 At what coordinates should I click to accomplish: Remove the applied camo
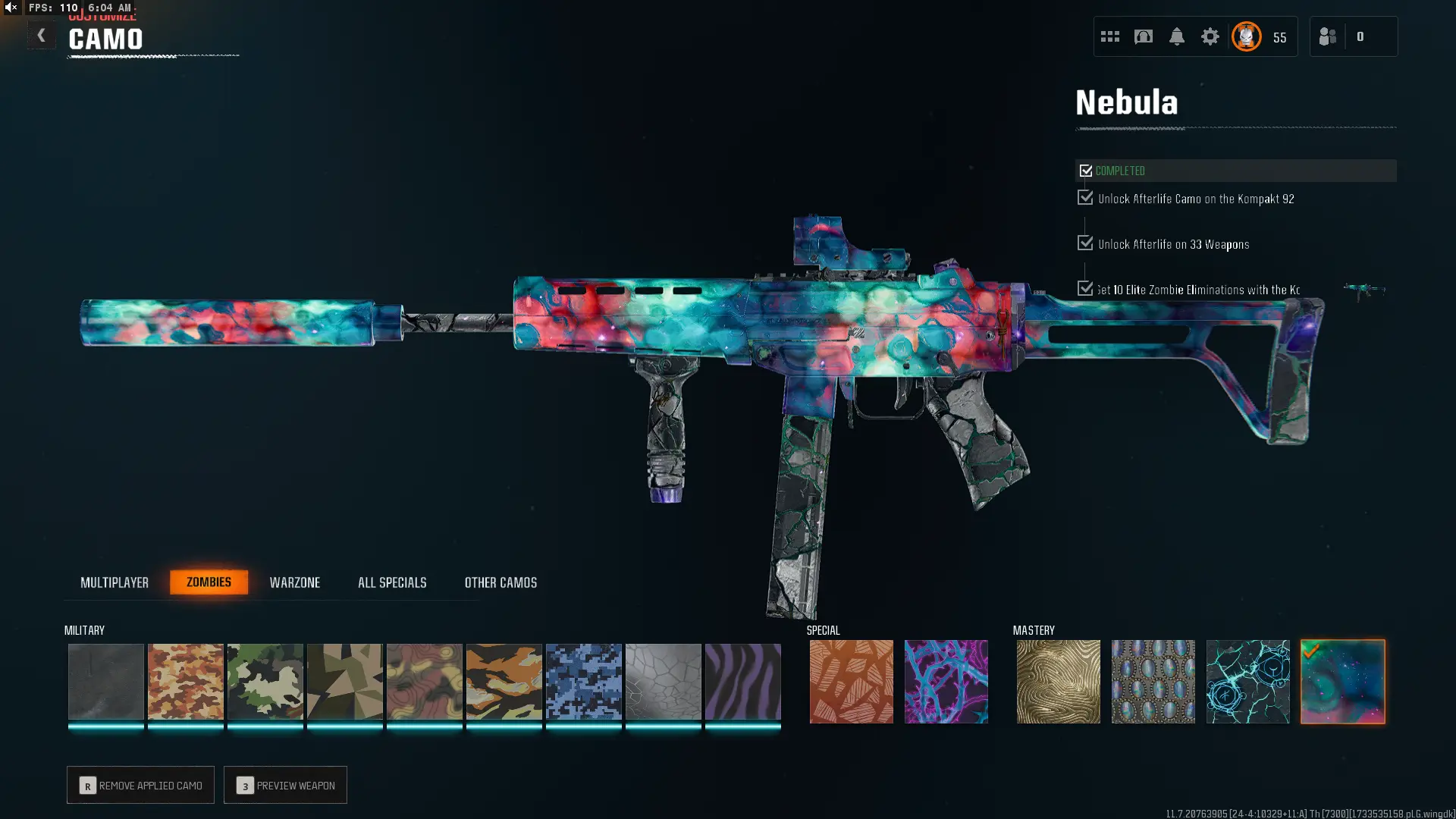pos(140,785)
